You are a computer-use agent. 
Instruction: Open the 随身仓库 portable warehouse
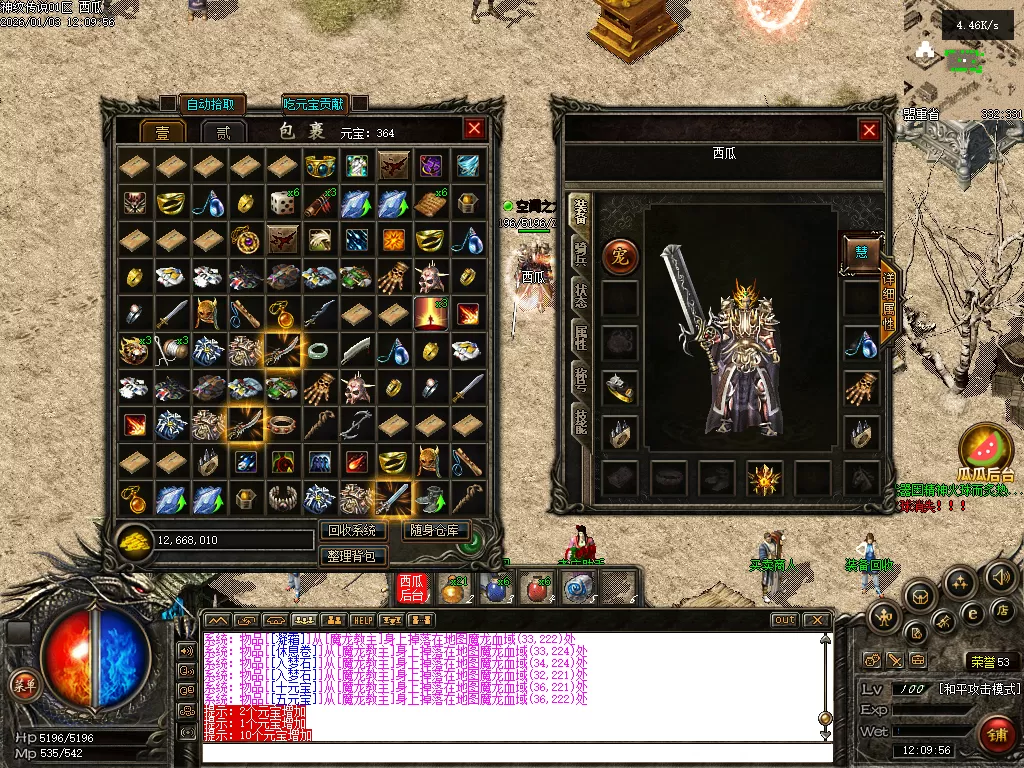pyautogui.click(x=436, y=531)
